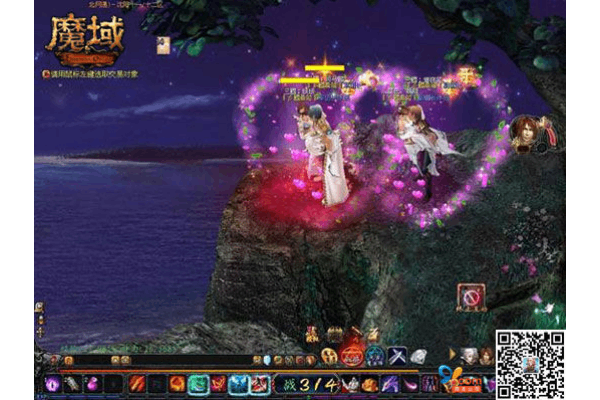Click the purple orb skill in the hotbar
Image resolution: width=600 pixels, height=400 pixels.
point(52,384)
